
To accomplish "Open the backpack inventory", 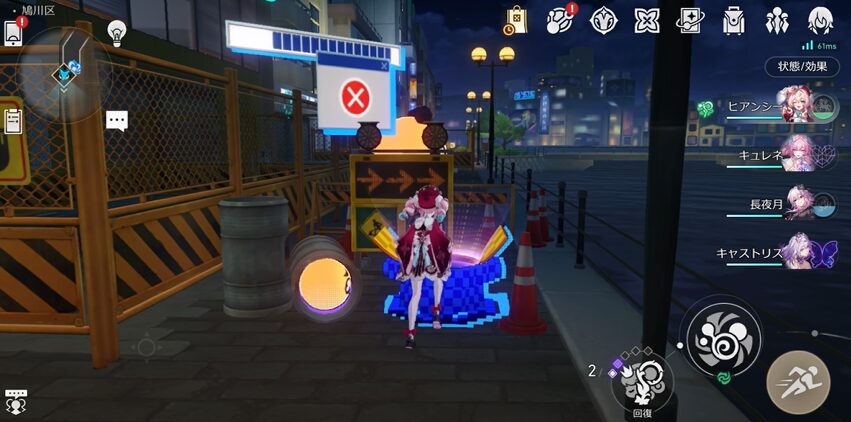I will click(735, 20).
